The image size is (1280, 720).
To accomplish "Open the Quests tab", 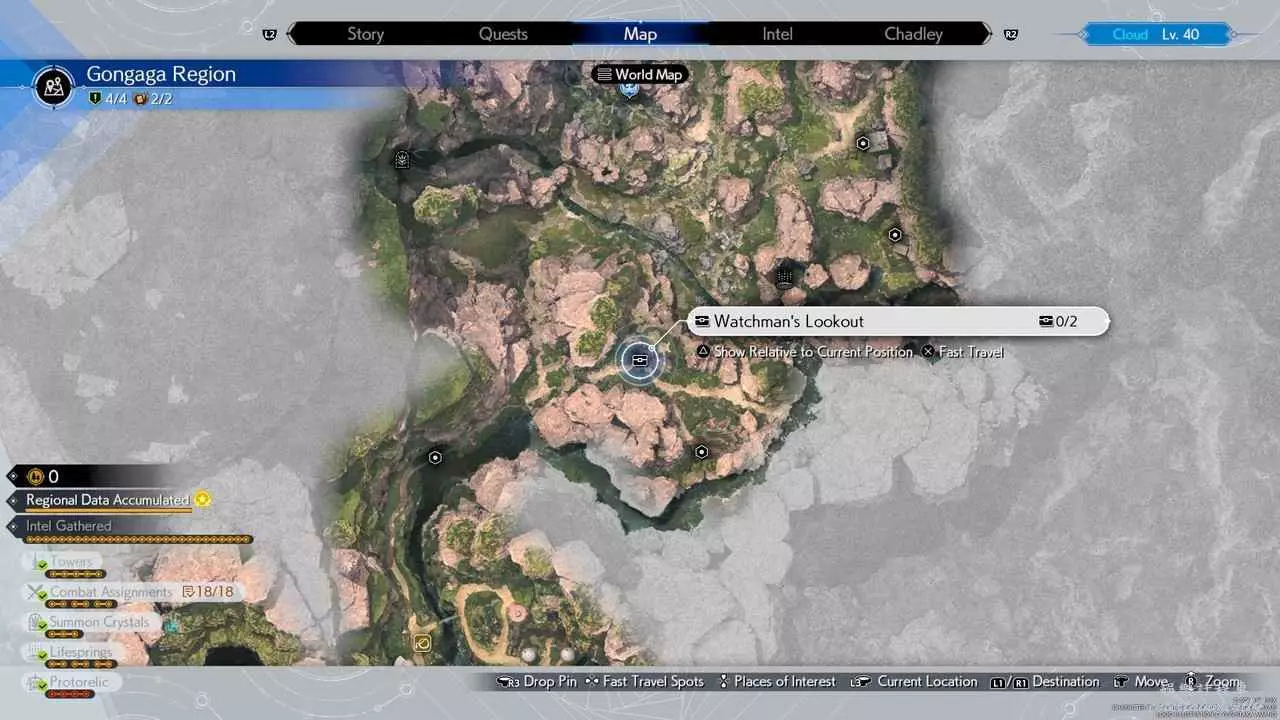I will (x=503, y=34).
